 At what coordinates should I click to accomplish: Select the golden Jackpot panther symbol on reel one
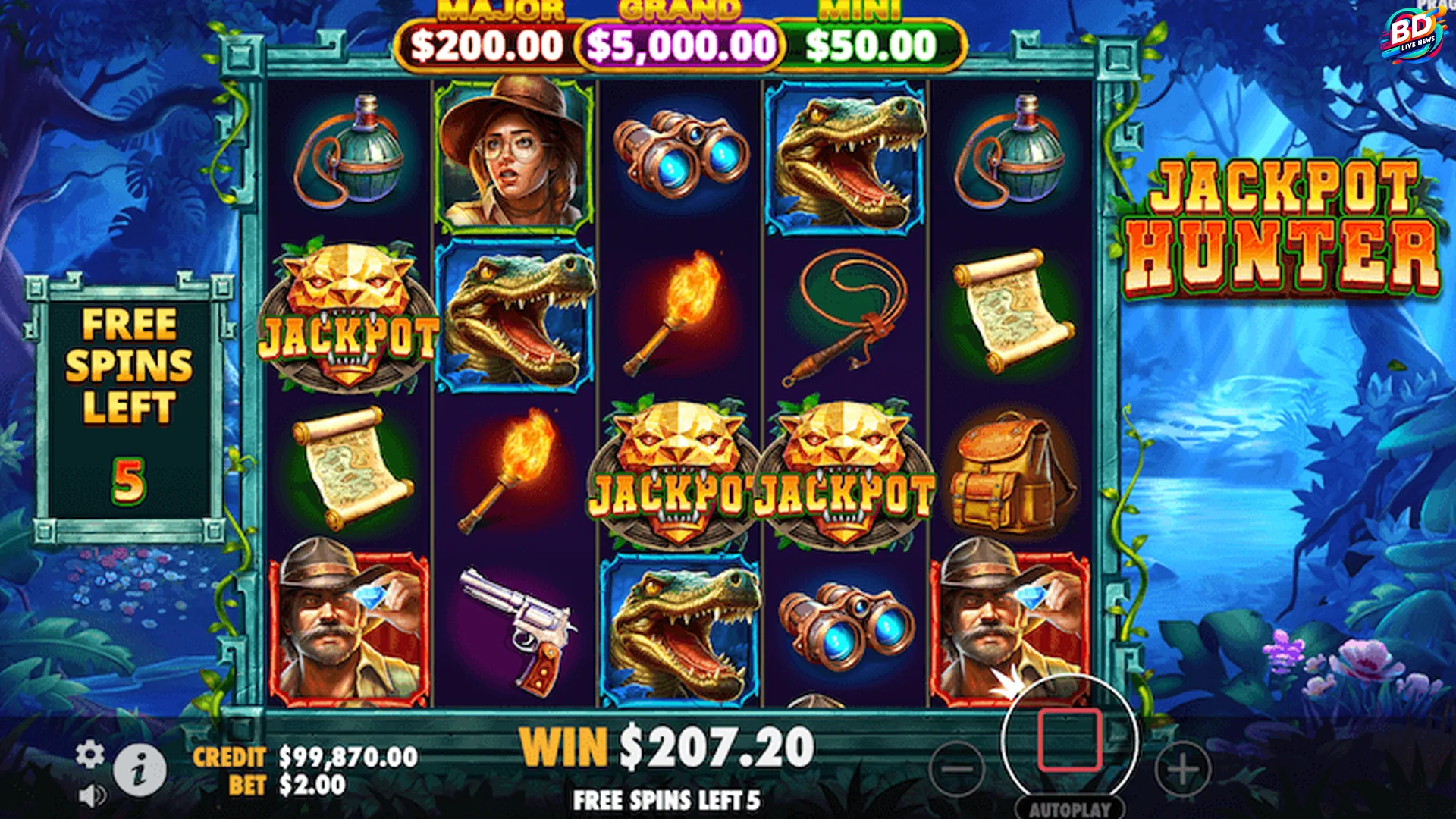click(349, 330)
